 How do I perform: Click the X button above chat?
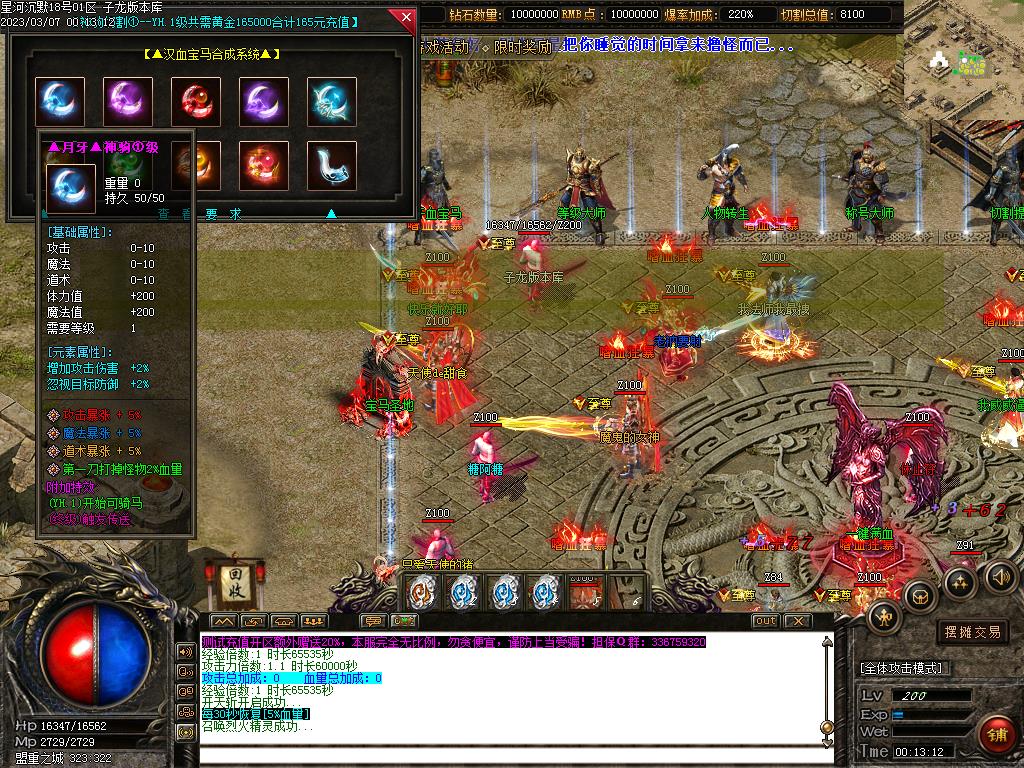point(796,621)
